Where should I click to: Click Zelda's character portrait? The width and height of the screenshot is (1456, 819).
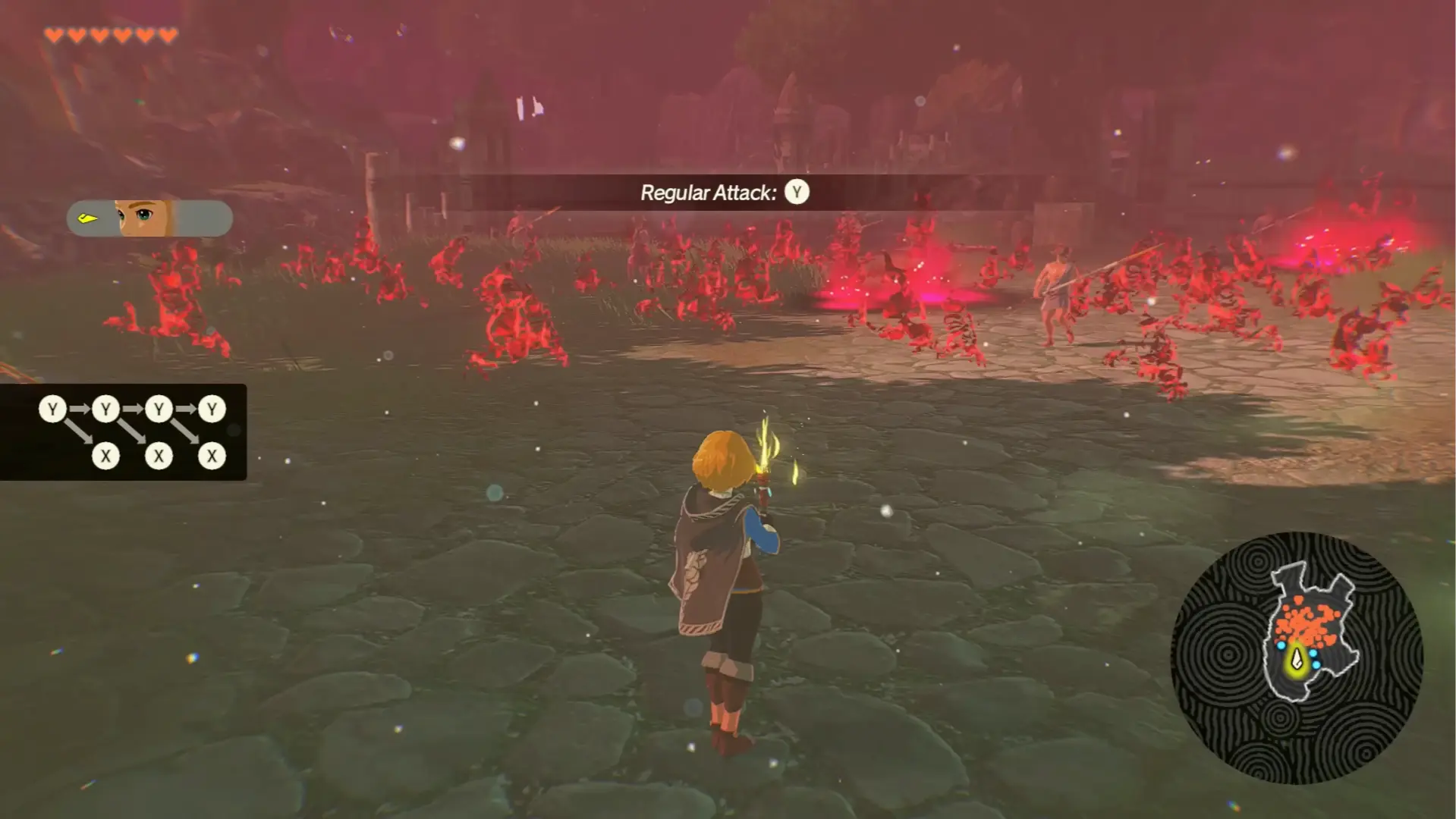143,218
